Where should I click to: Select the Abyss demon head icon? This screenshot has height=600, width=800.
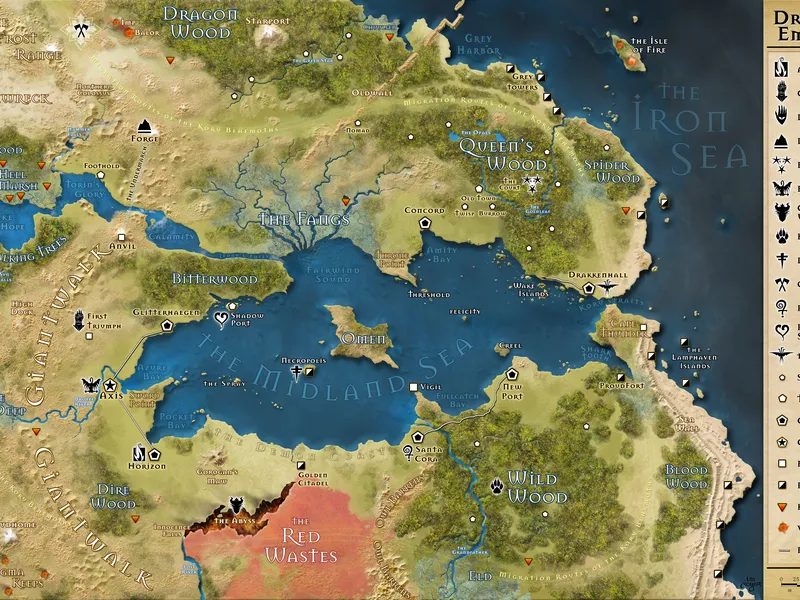pyautogui.click(x=237, y=506)
